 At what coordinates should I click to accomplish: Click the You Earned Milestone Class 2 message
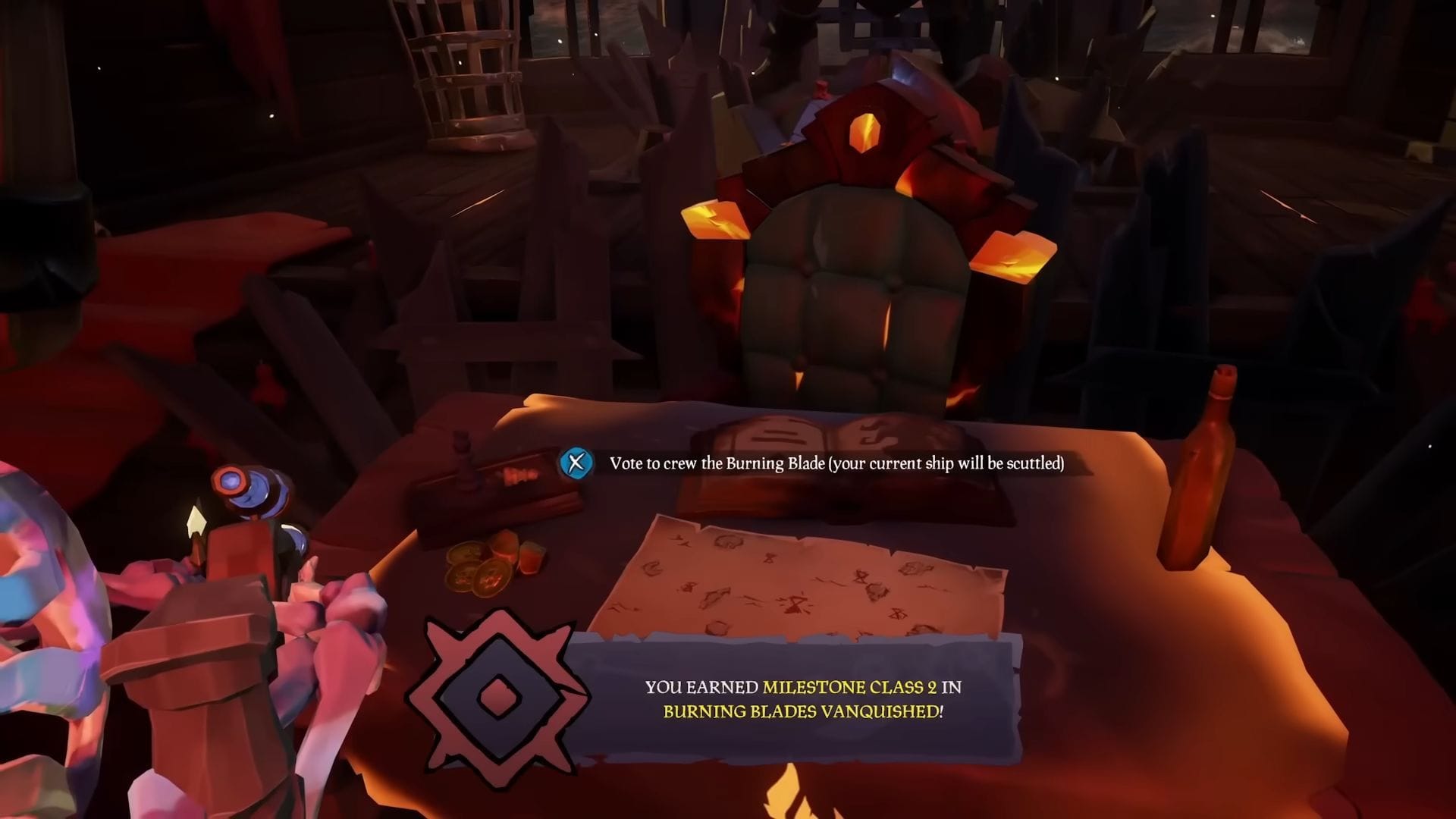click(802, 688)
